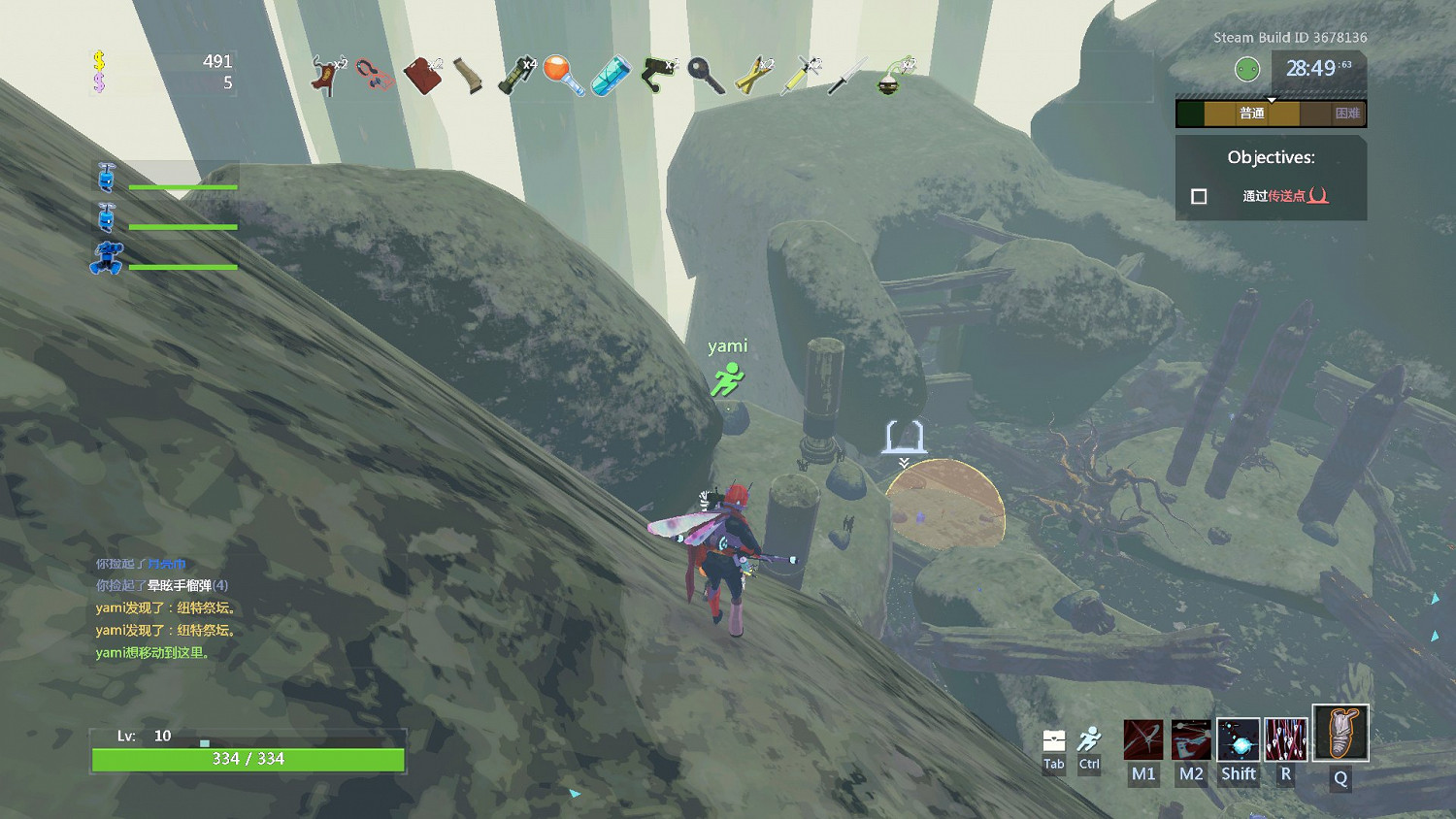Click the tri-tip dagger item icon

point(847,76)
